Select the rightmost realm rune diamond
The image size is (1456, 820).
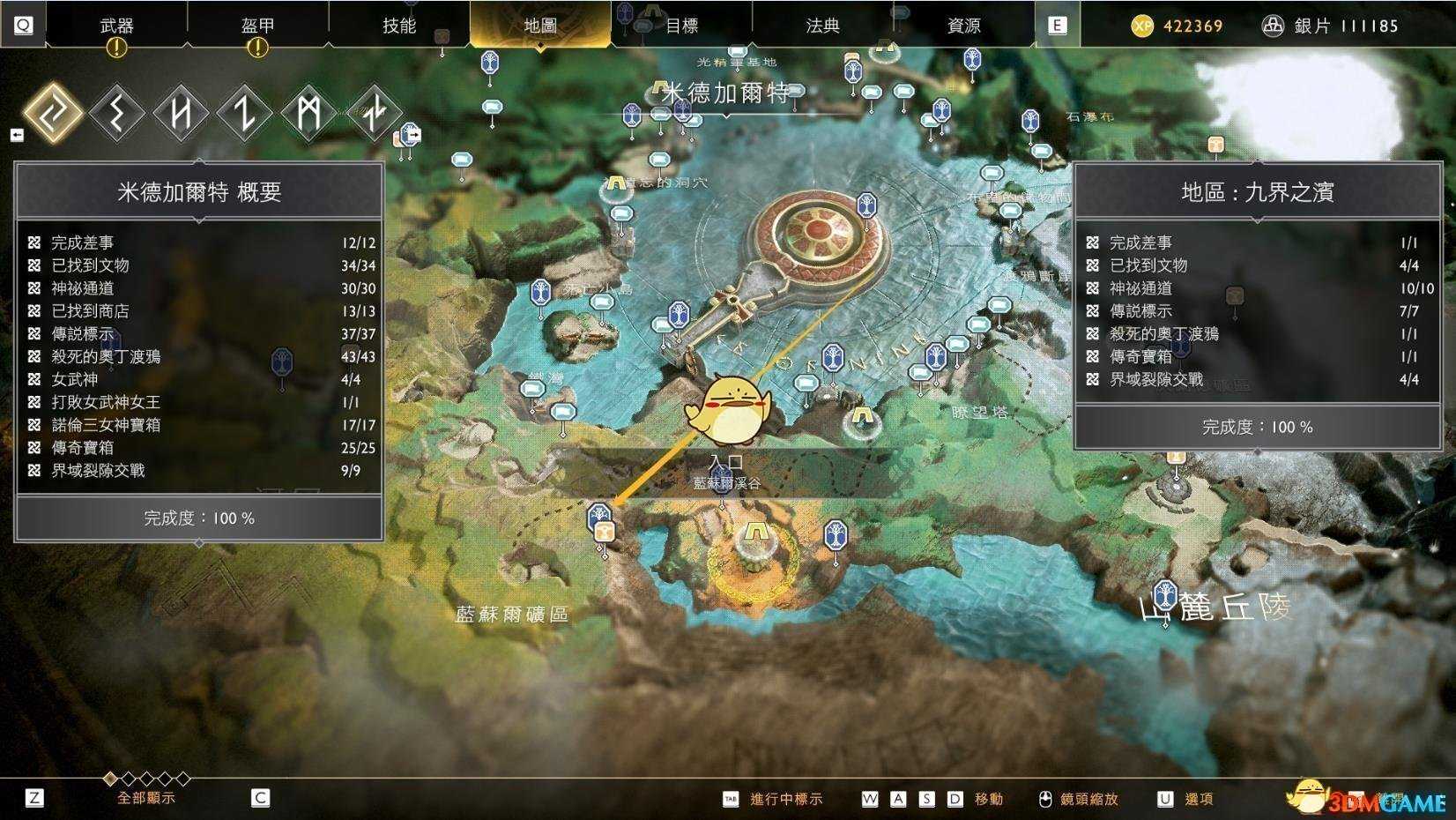(x=375, y=113)
